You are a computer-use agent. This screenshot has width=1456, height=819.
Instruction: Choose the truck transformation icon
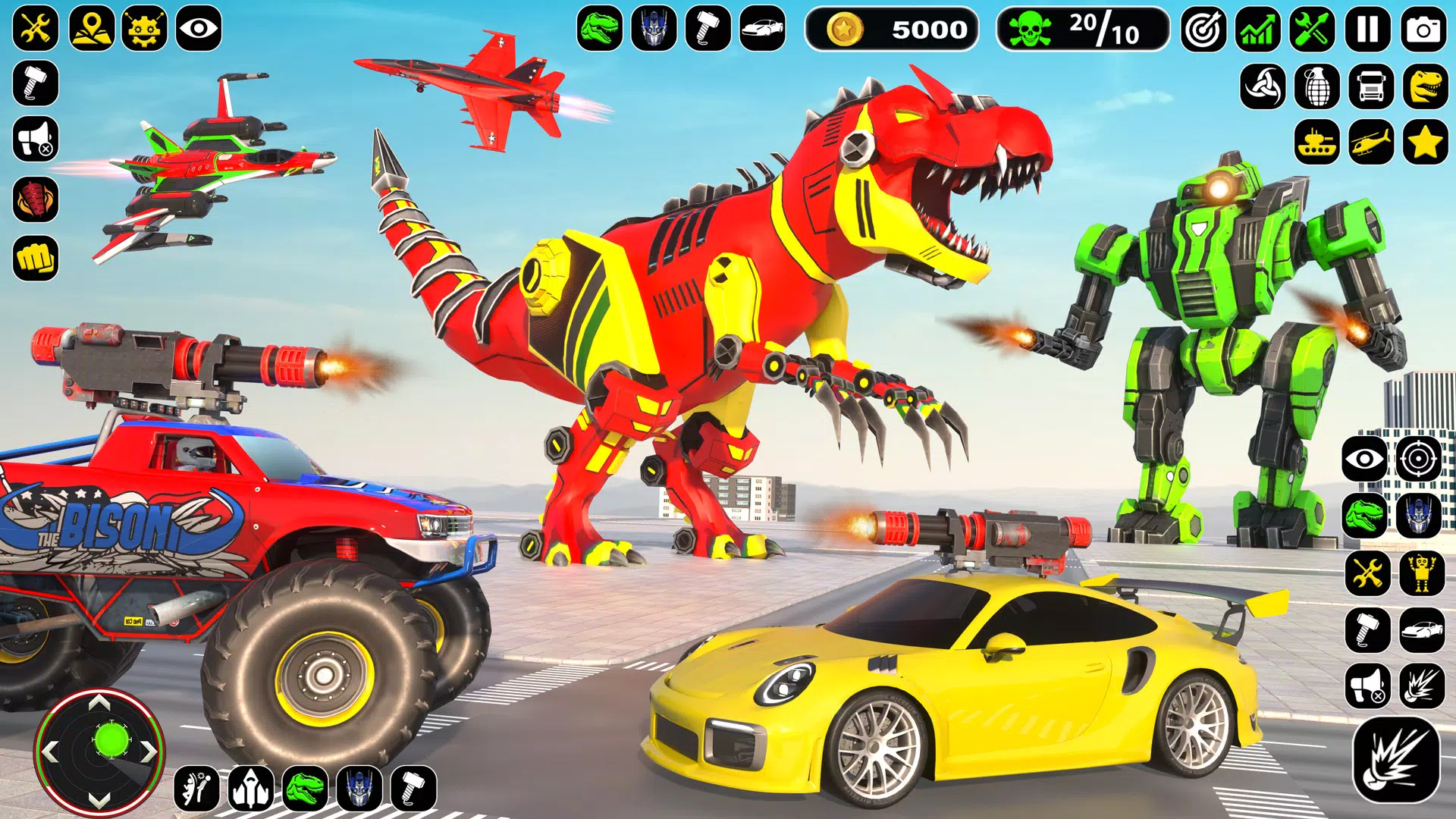point(1372,86)
